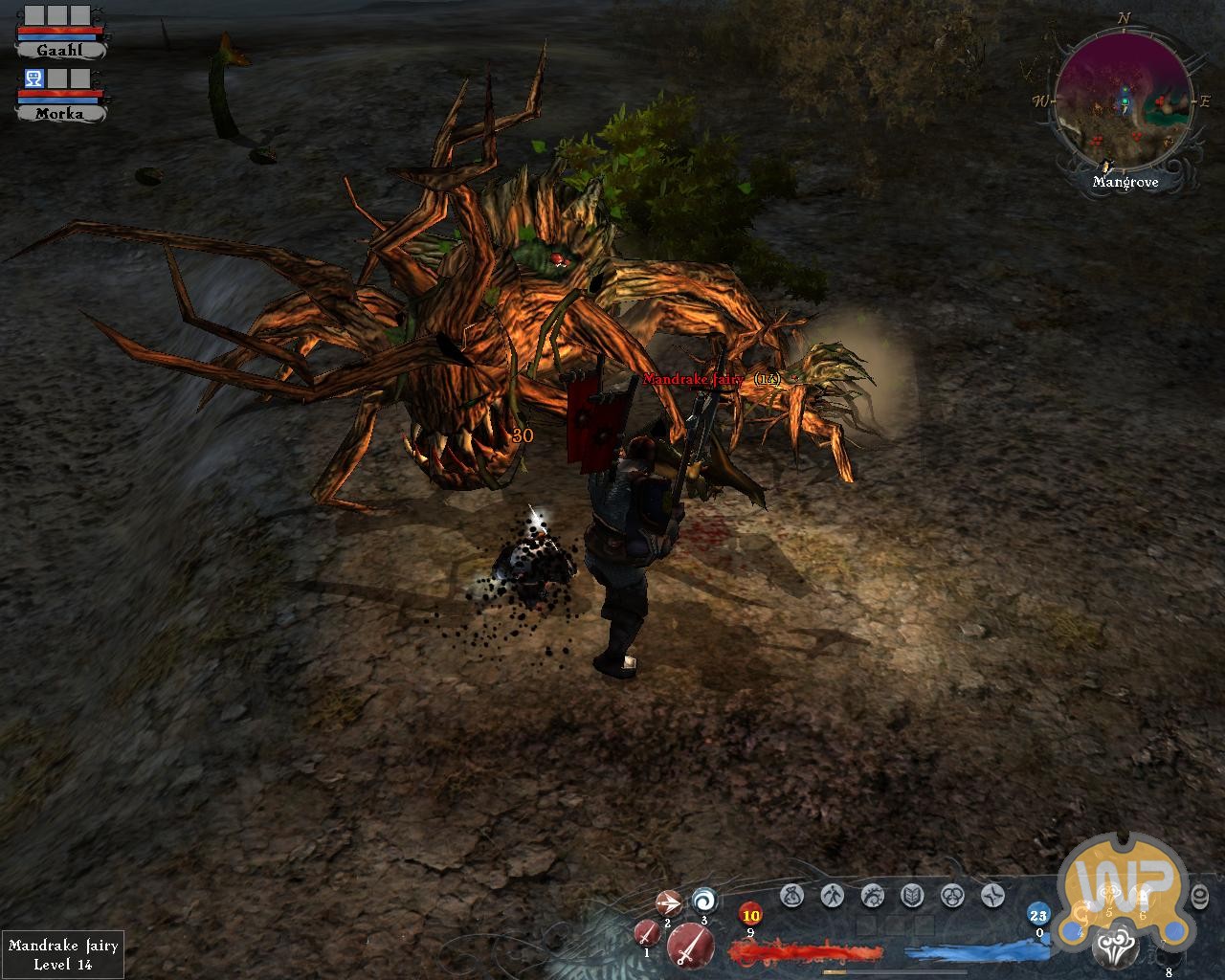1225x980 pixels.
Task: Click Morka's blue status effect icon
Action: 33,78
